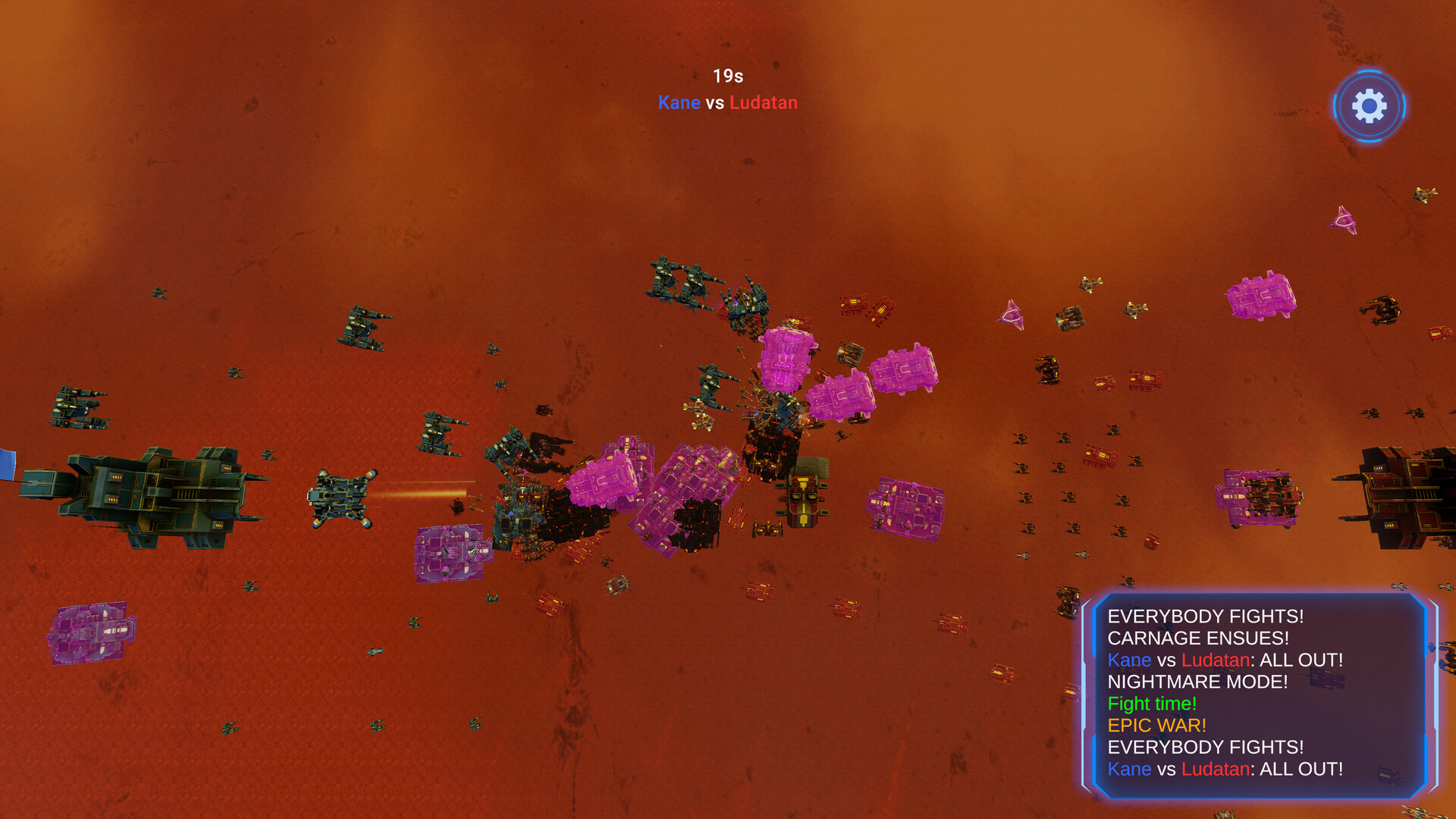Image resolution: width=1456 pixels, height=819 pixels.
Task: Click the Kane vs Ludatan: ALL OUT! line
Action: [1225, 660]
